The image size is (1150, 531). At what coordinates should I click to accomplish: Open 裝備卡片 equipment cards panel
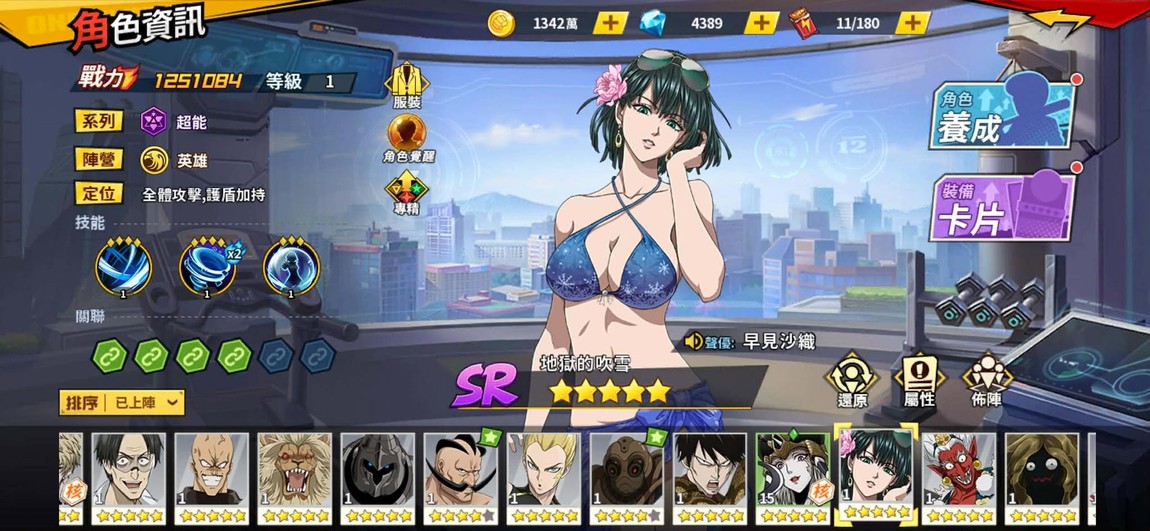(1003, 208)
